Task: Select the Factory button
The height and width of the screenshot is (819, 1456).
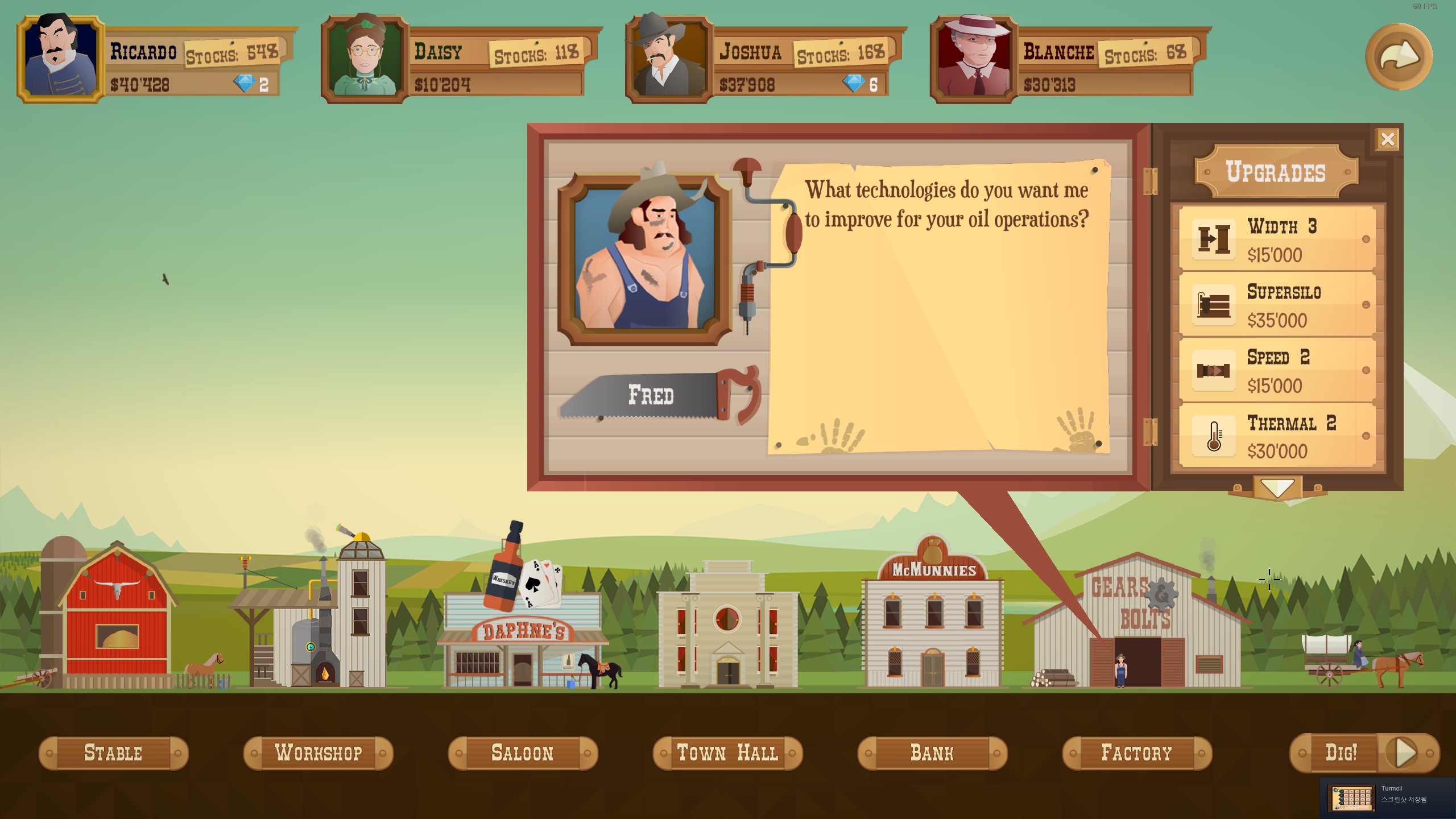Action: [x=1137, y=753]
